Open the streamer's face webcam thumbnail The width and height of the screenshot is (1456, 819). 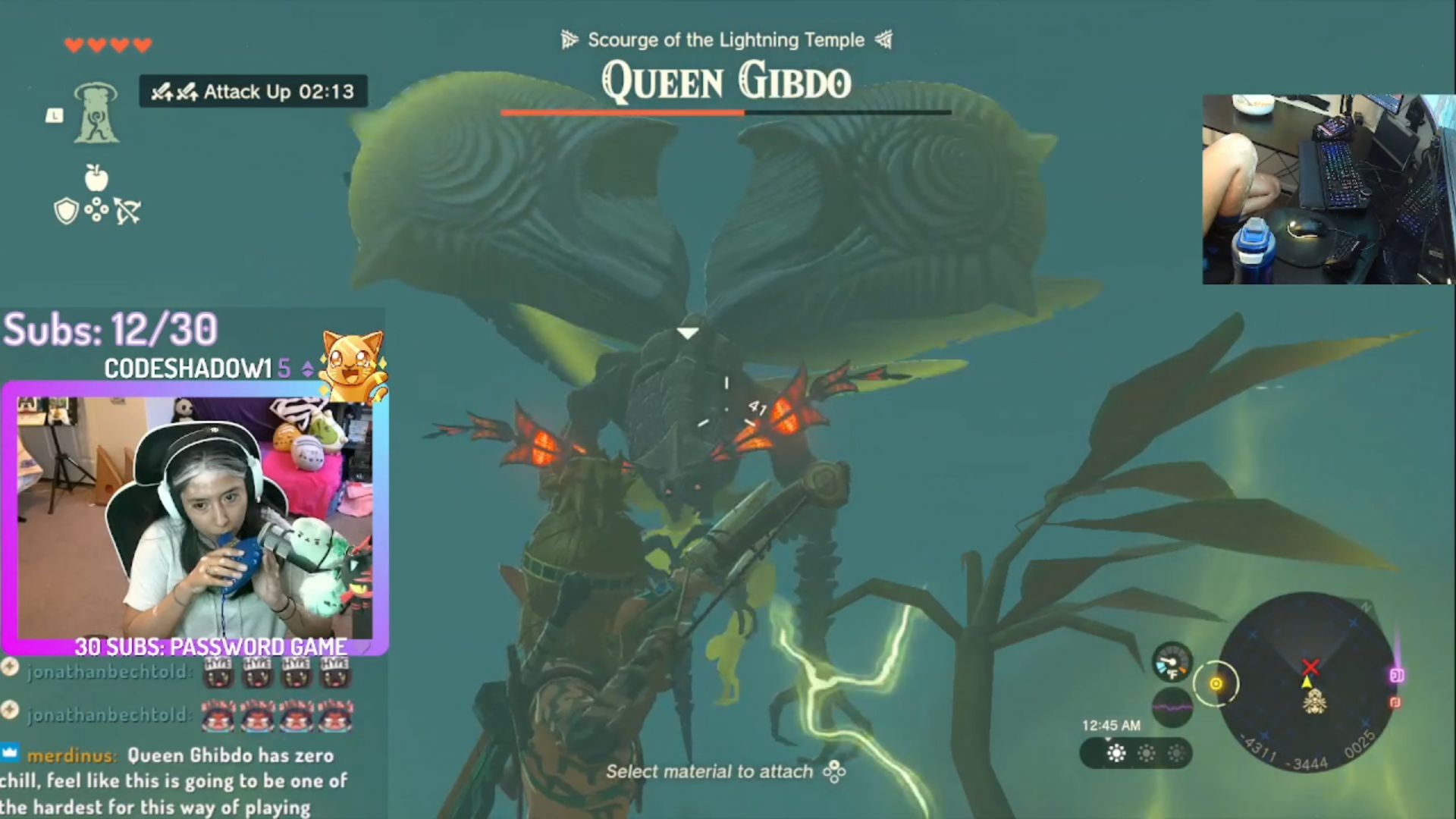tap(195, 517)
